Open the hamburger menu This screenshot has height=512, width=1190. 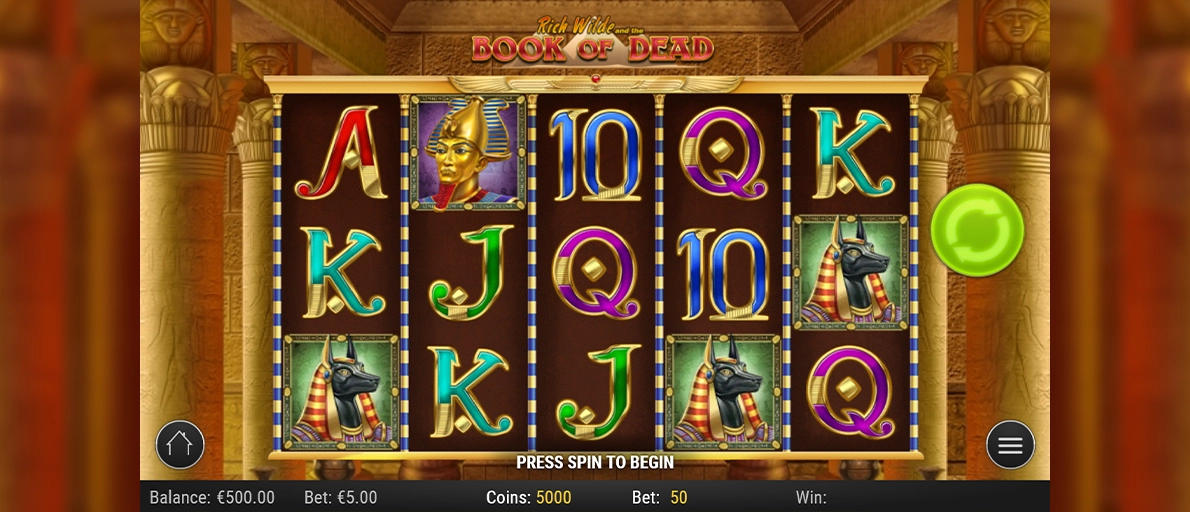(1010, 445)
